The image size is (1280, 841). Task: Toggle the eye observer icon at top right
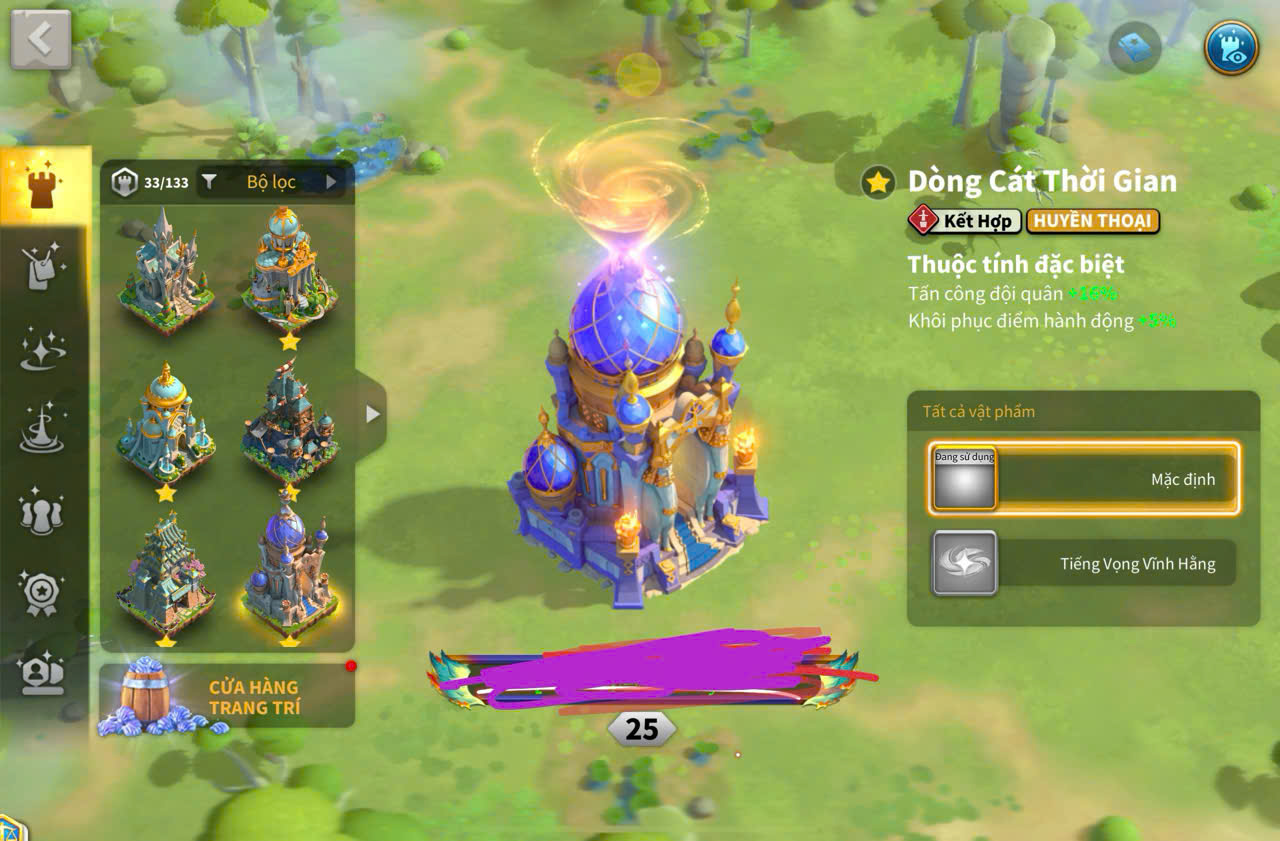tap(1230, 45)
